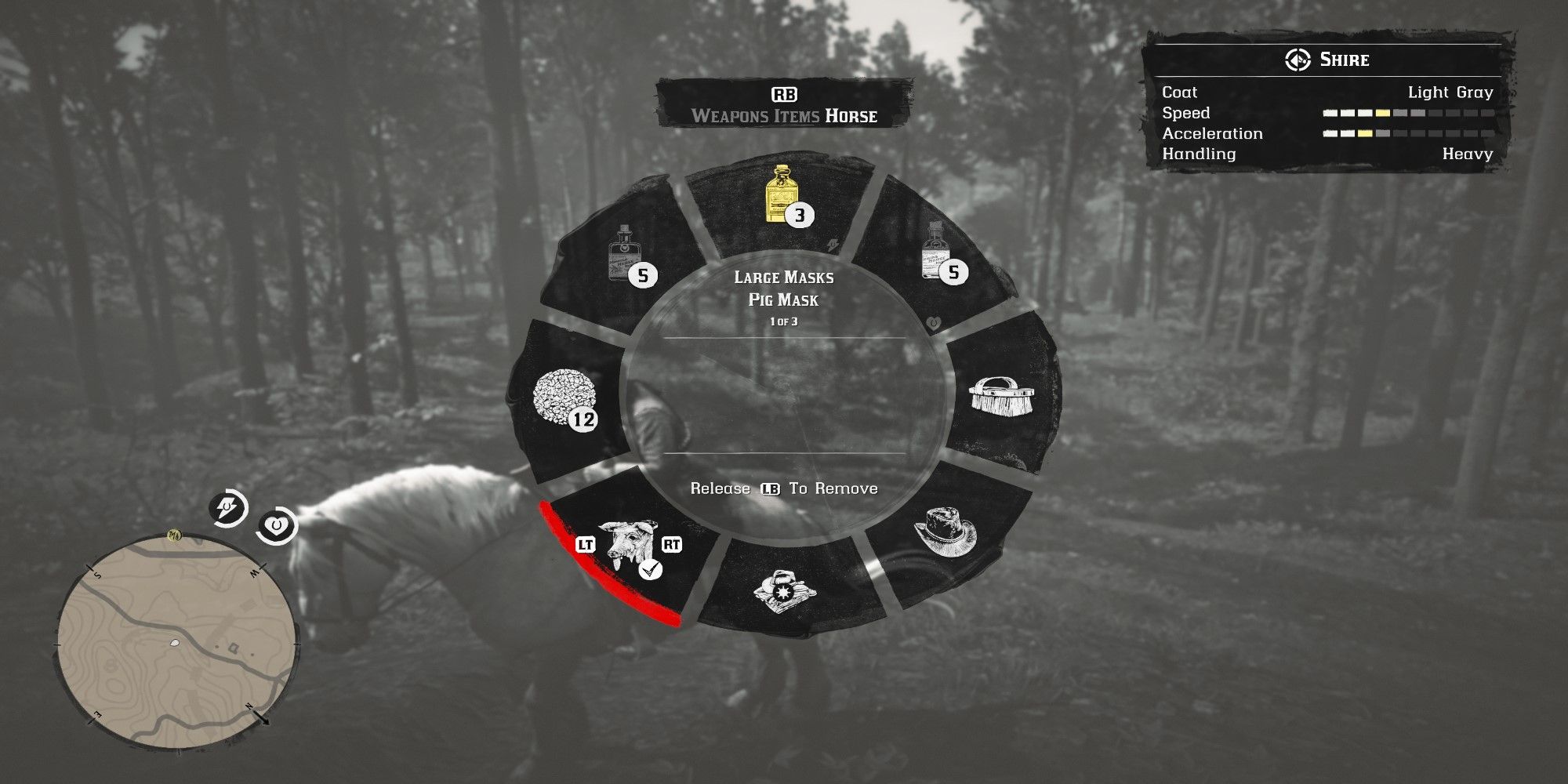This screenshot has height=784, width=1568.
Task: Click the LB prompt in Release To Remove
Action: pyautogui.click(x=772, y=487)
